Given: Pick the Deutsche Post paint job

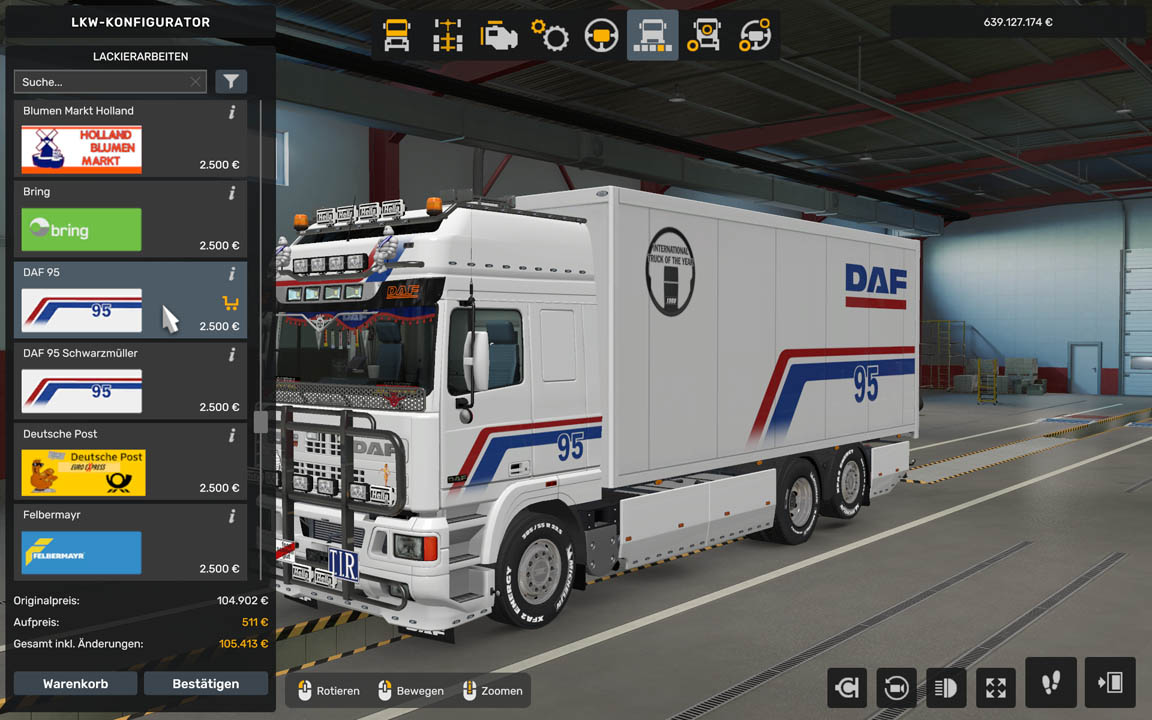Looking at the screenshot, I should (x=83, y=472).
